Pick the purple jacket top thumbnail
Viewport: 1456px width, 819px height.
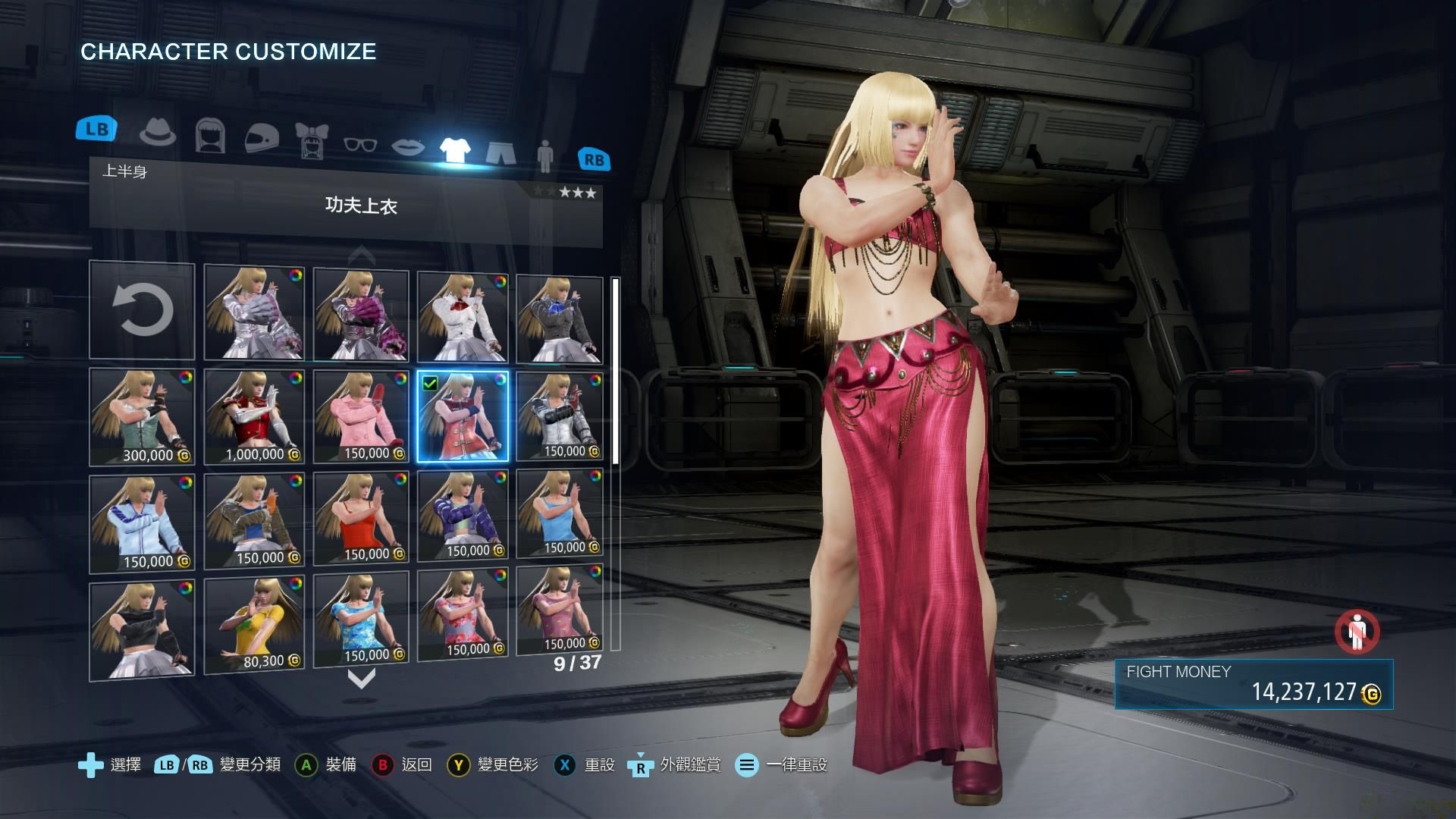[463, 516]
